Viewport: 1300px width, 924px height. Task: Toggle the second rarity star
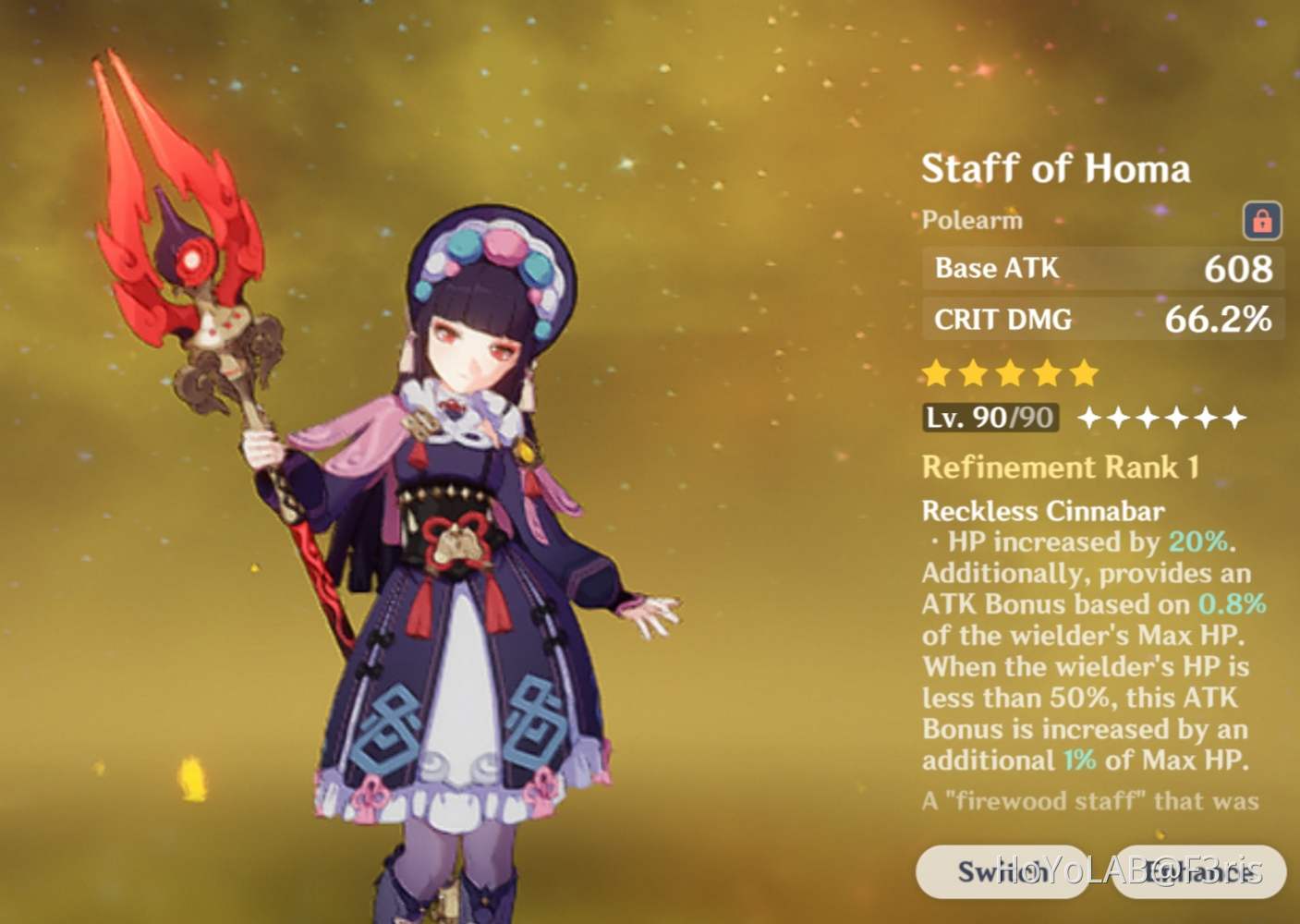tap(973, 371)
